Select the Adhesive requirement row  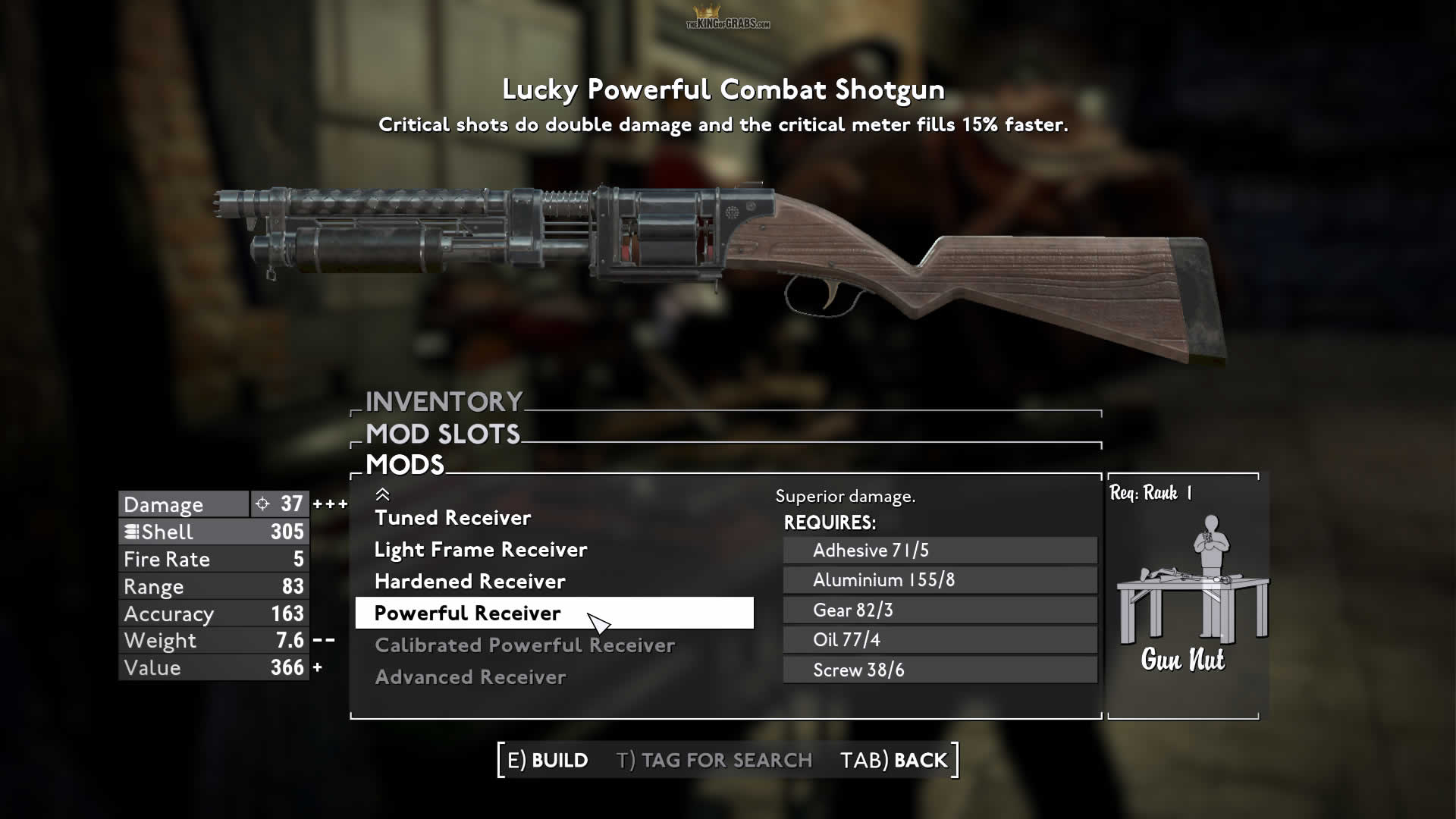[940, 551]
